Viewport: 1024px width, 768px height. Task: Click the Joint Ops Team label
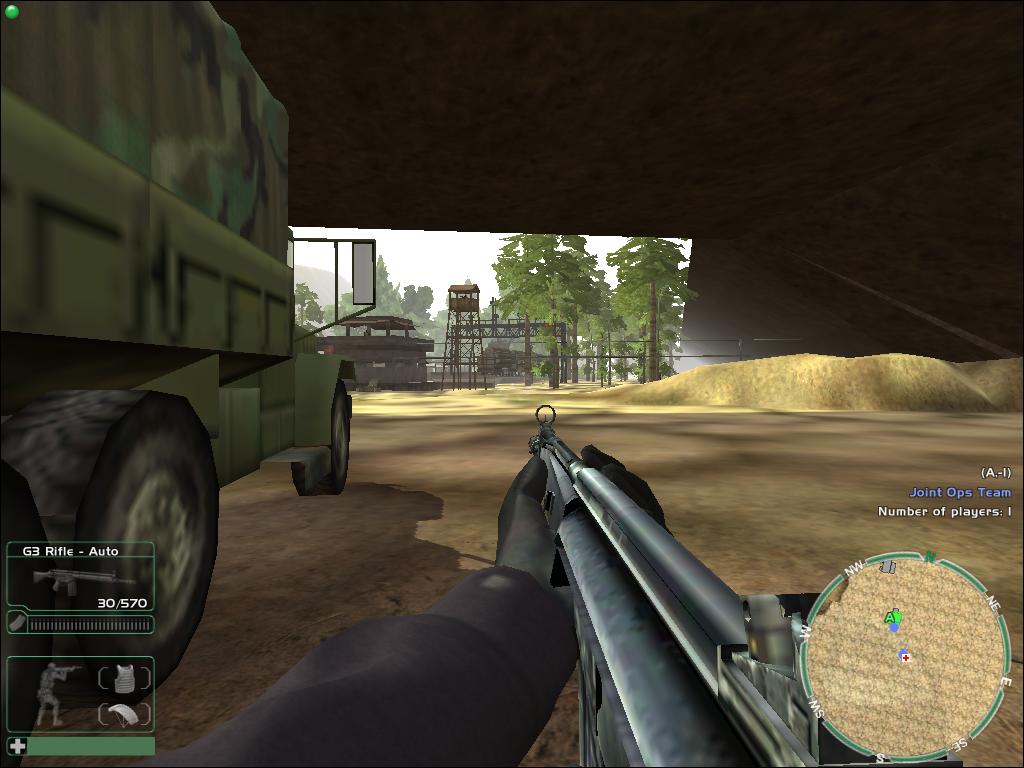pyautogui.click(x=959, y=492)
